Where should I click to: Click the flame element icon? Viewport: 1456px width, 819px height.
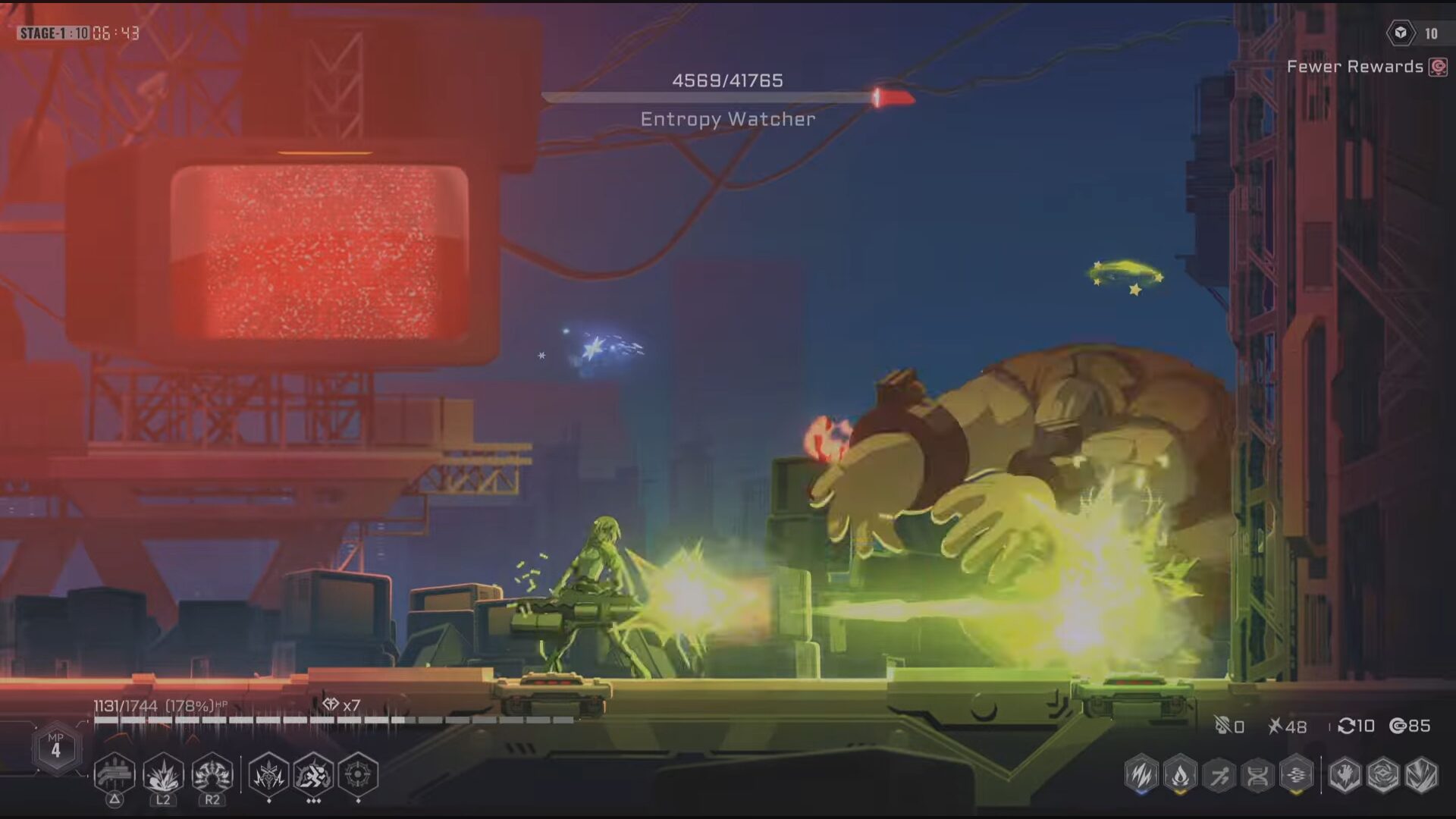point(1180,775)
